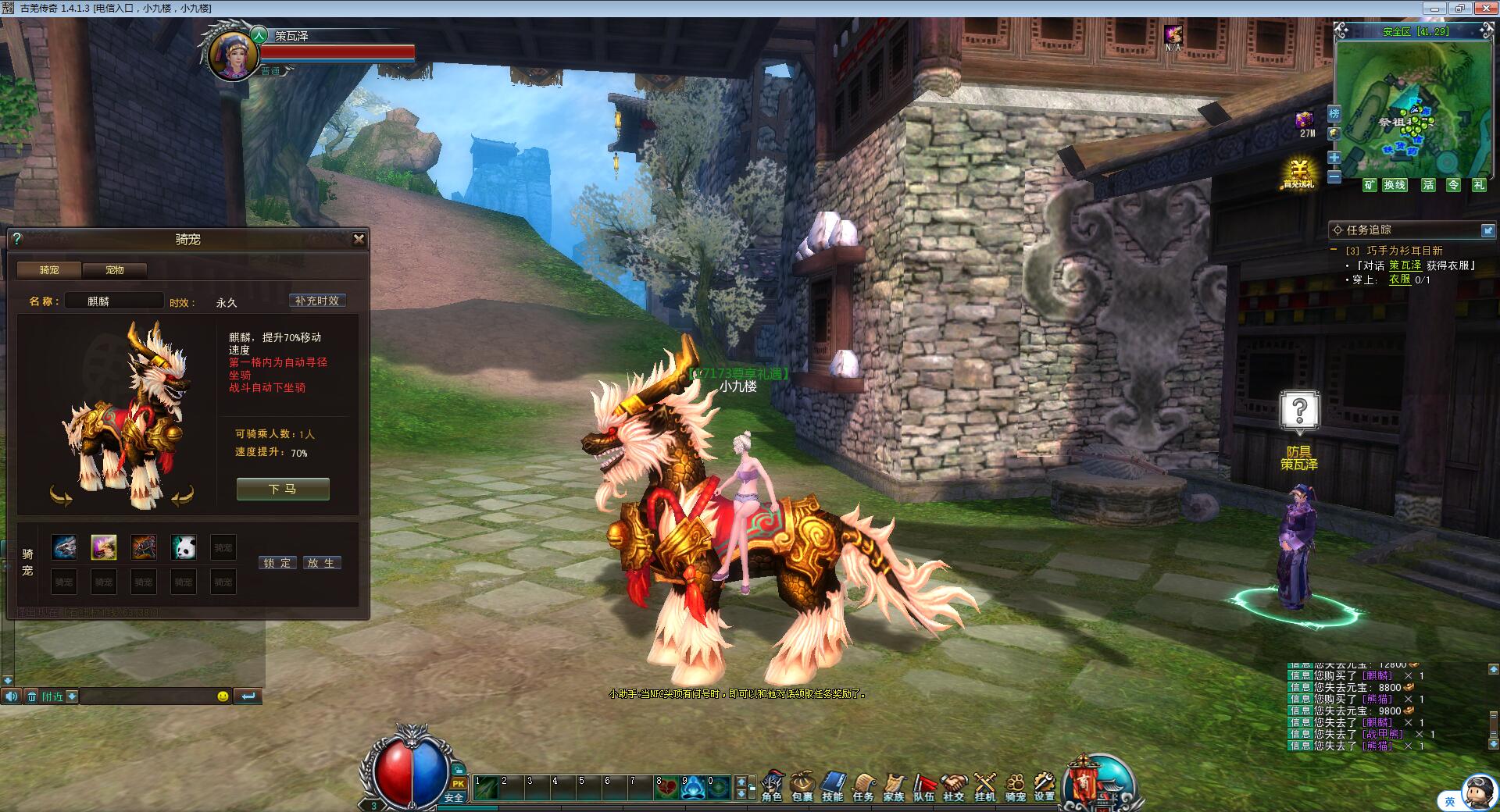Close the game window
The height and width of the screenshot is (812, 1500).
[1486, 9]
